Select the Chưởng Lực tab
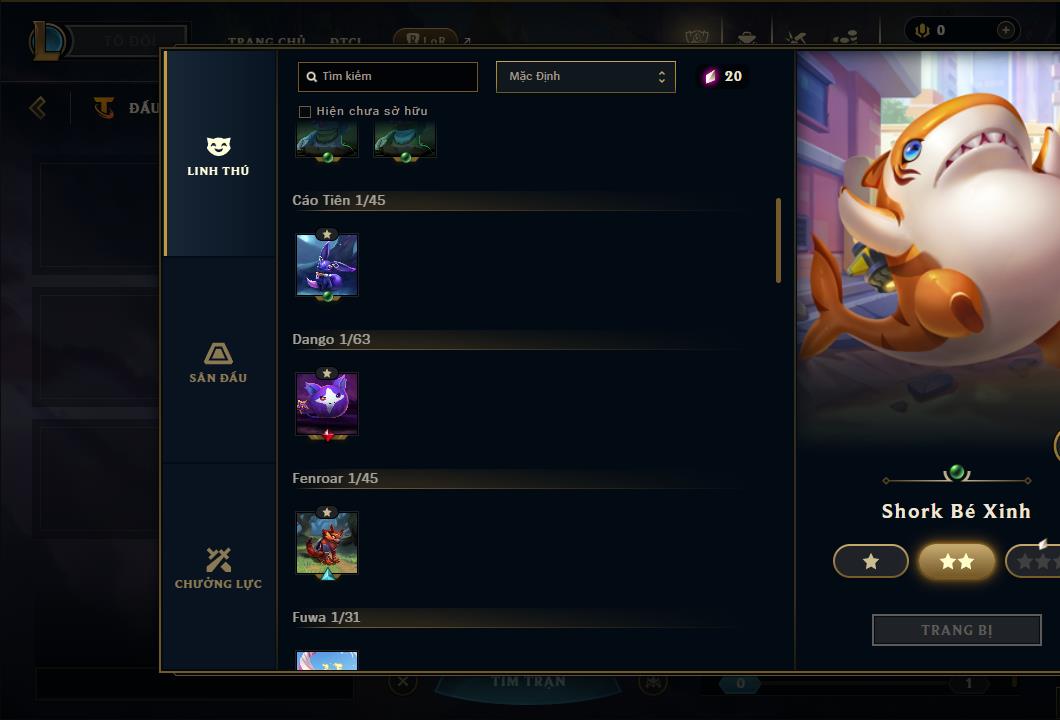 tap(218, 568)
